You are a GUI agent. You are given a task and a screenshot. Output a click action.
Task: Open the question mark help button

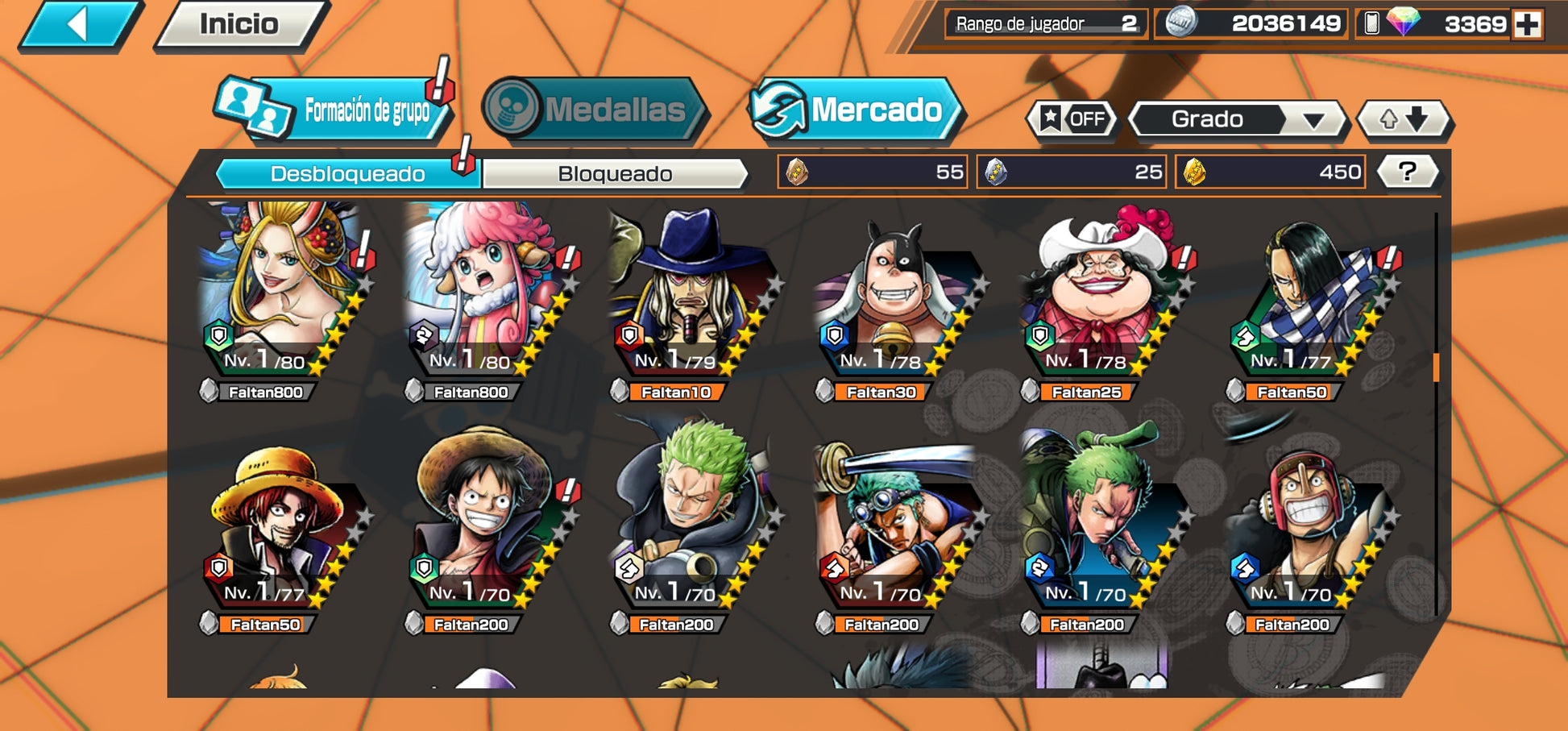click(x=1407, y=172)
